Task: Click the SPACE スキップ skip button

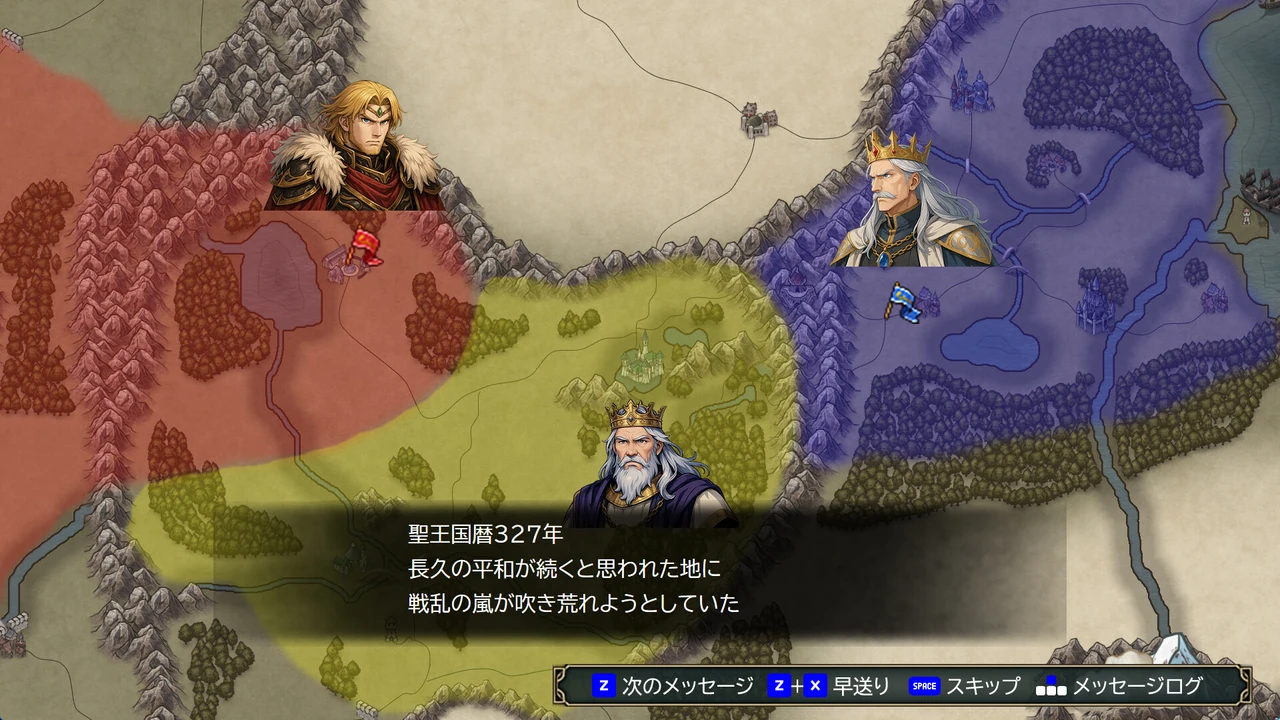Action: pos(955,685)
